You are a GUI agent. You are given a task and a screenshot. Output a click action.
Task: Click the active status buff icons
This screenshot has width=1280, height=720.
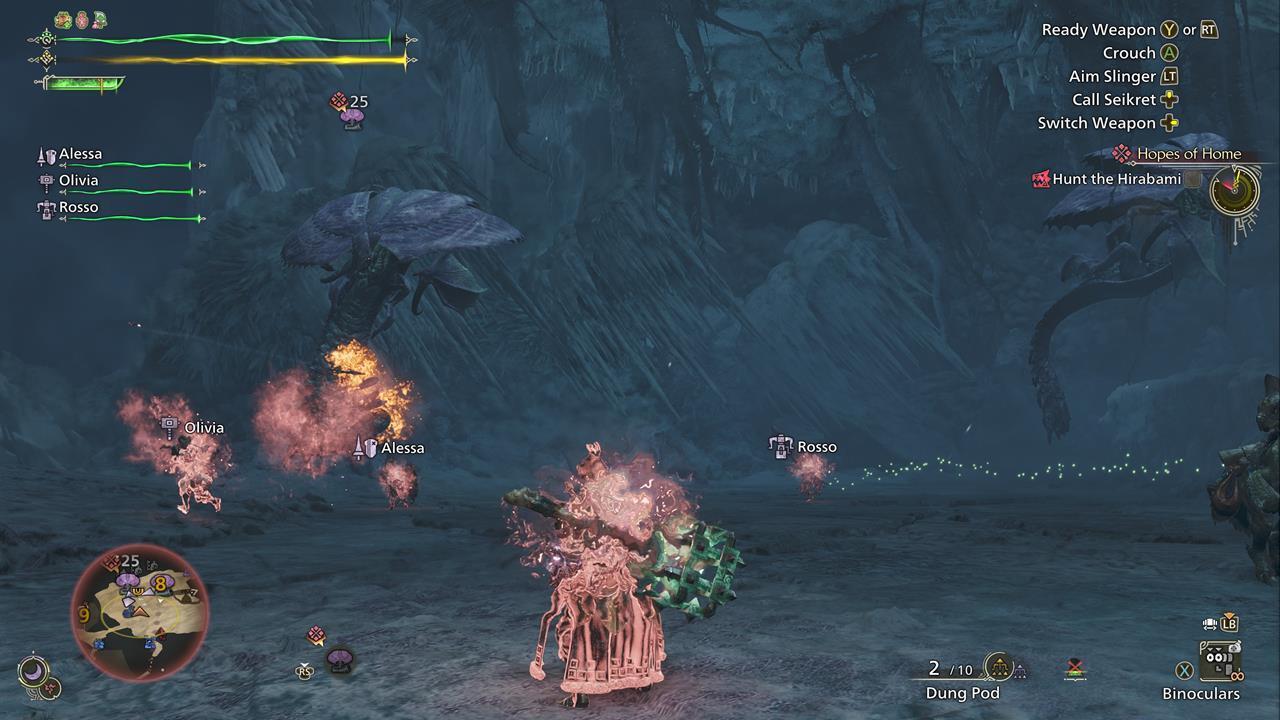click(80, 19)
